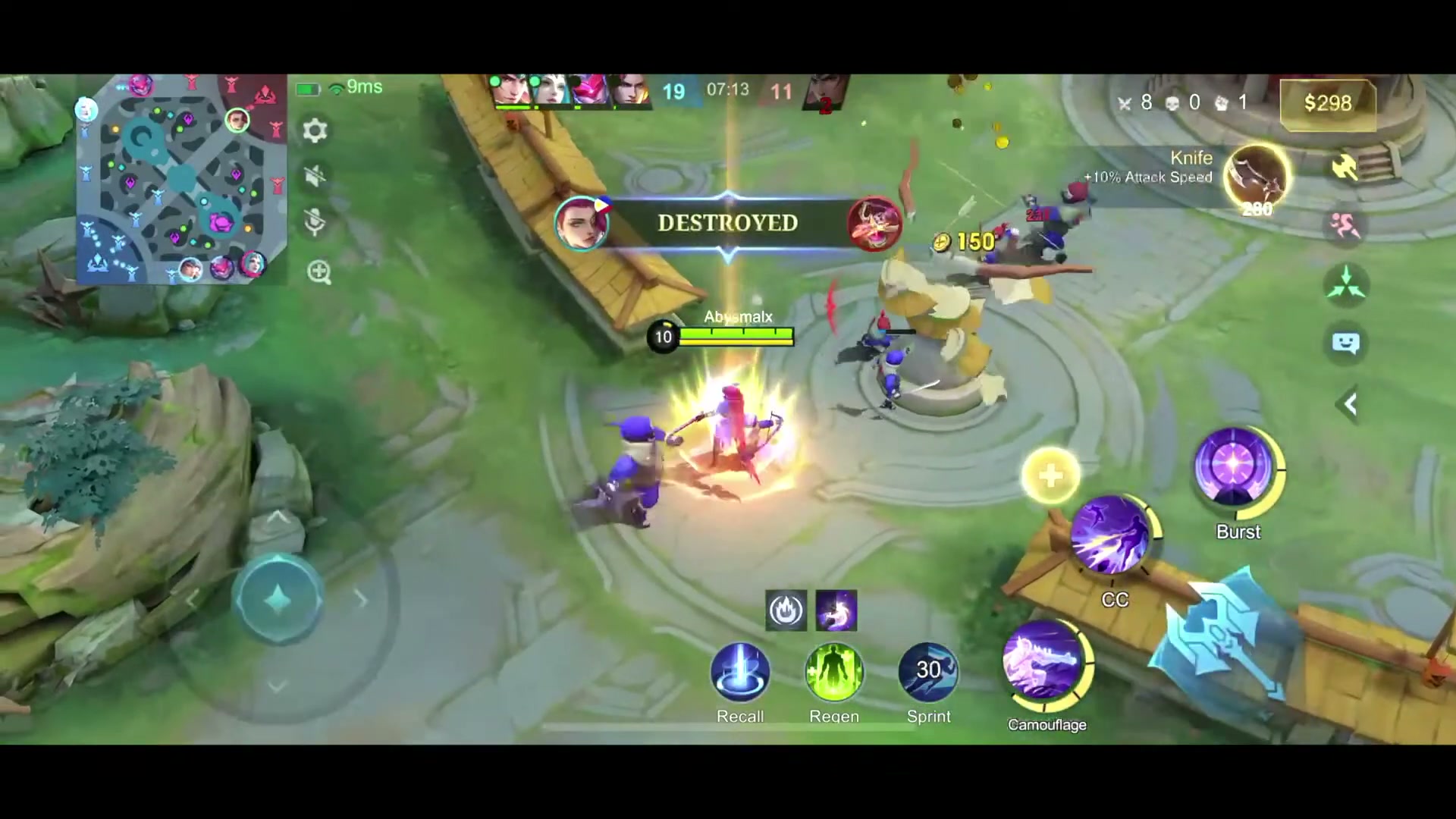Screen dimensions: 1456x819
Task: Activate the Regen skill
Action: (x=834, y=671)
